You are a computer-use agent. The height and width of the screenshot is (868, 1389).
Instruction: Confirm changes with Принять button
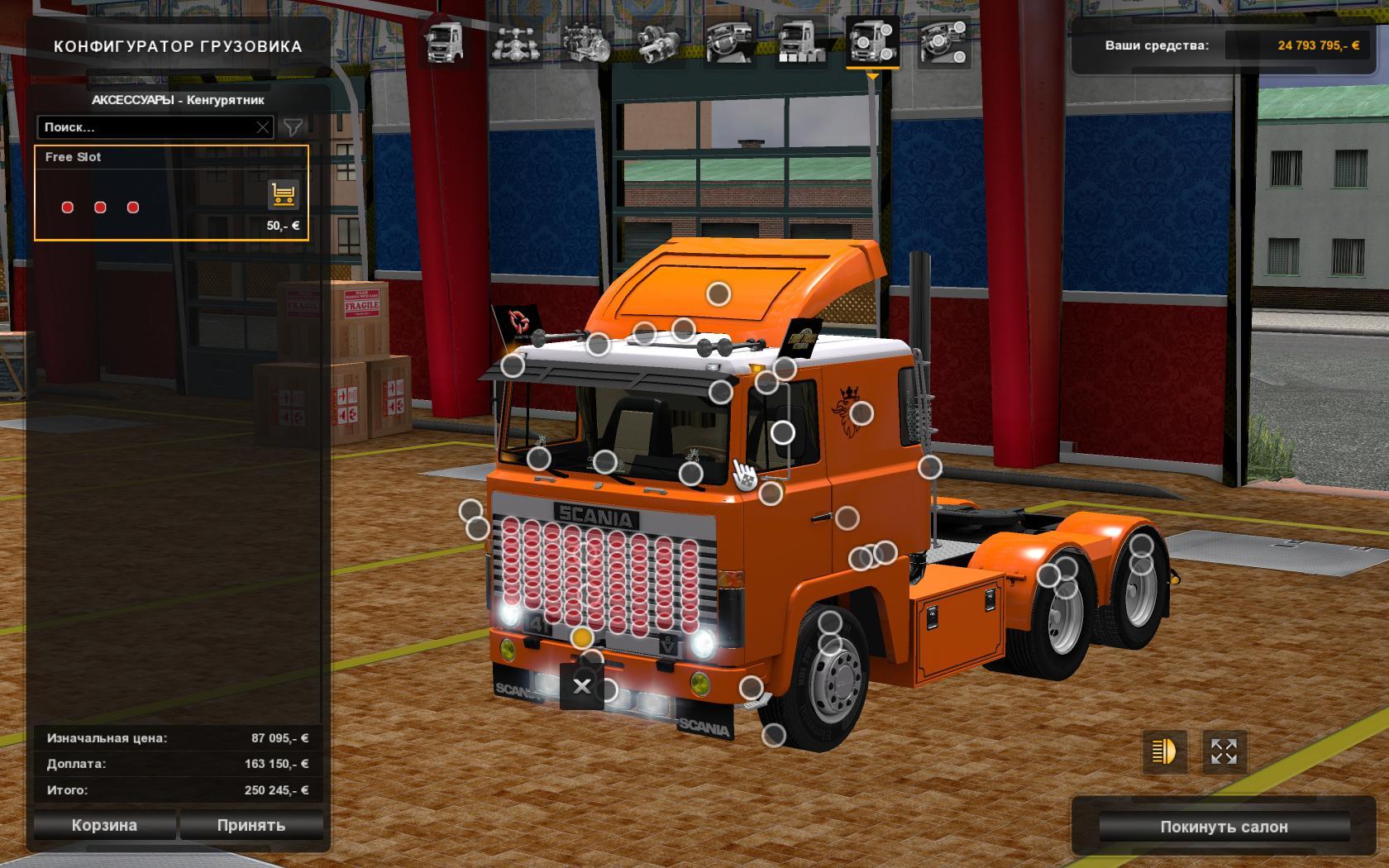point(251,825)
